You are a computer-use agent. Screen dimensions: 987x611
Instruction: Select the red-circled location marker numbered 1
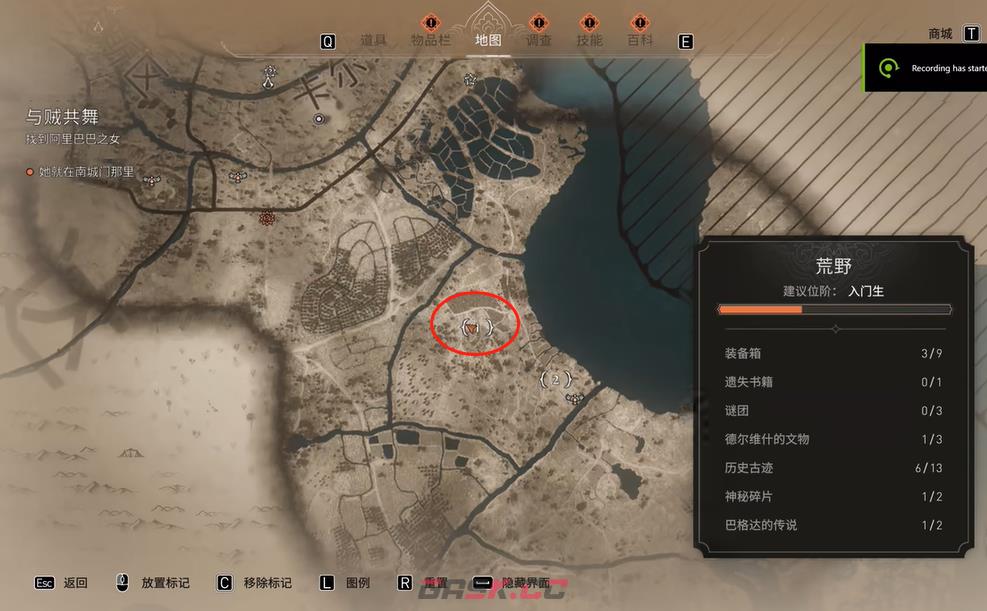(474, 326)
